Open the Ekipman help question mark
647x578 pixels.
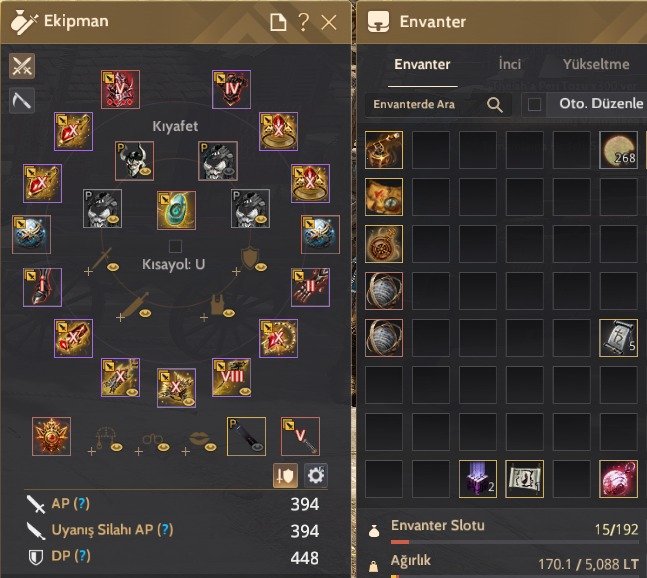point(304,21)
